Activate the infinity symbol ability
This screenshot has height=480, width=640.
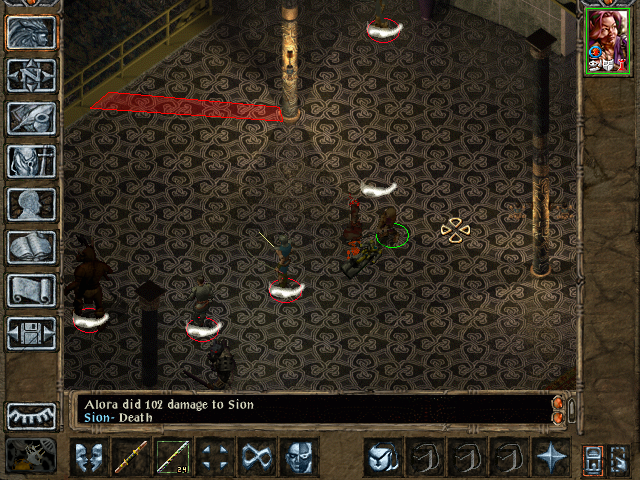pos(256,458)
